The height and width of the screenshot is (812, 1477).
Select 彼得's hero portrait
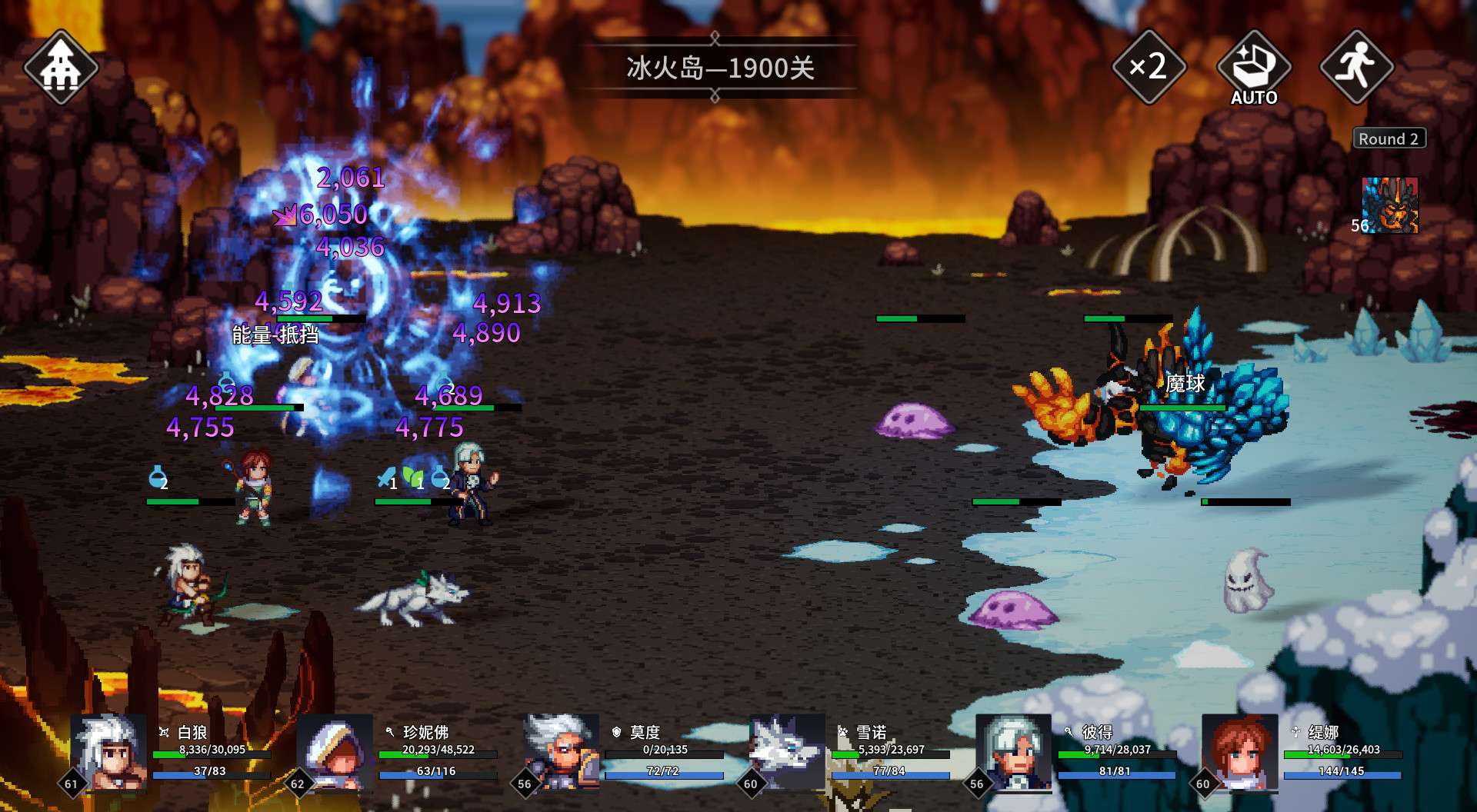click(1013, 752)
